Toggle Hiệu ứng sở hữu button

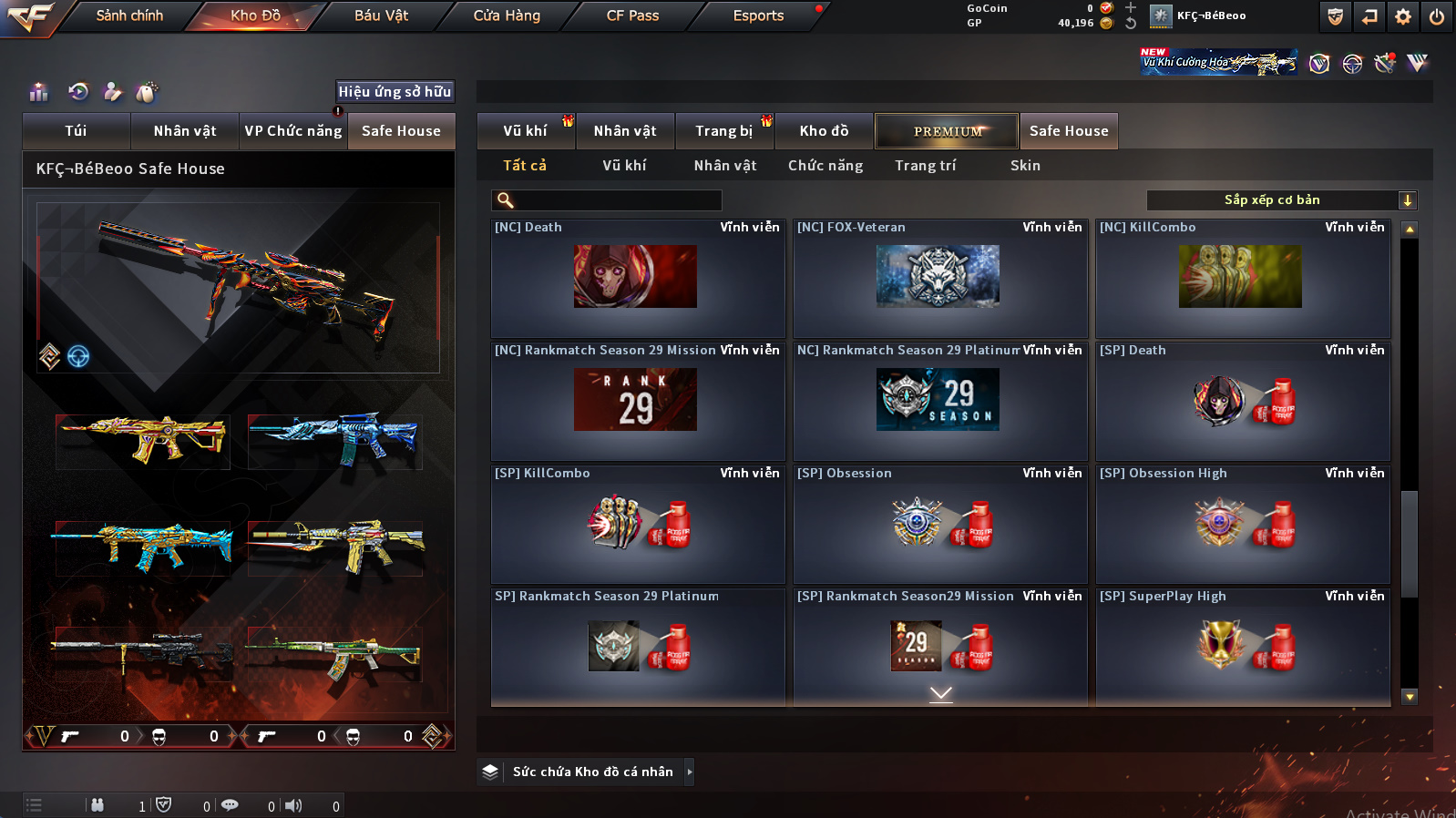point(395,92)
